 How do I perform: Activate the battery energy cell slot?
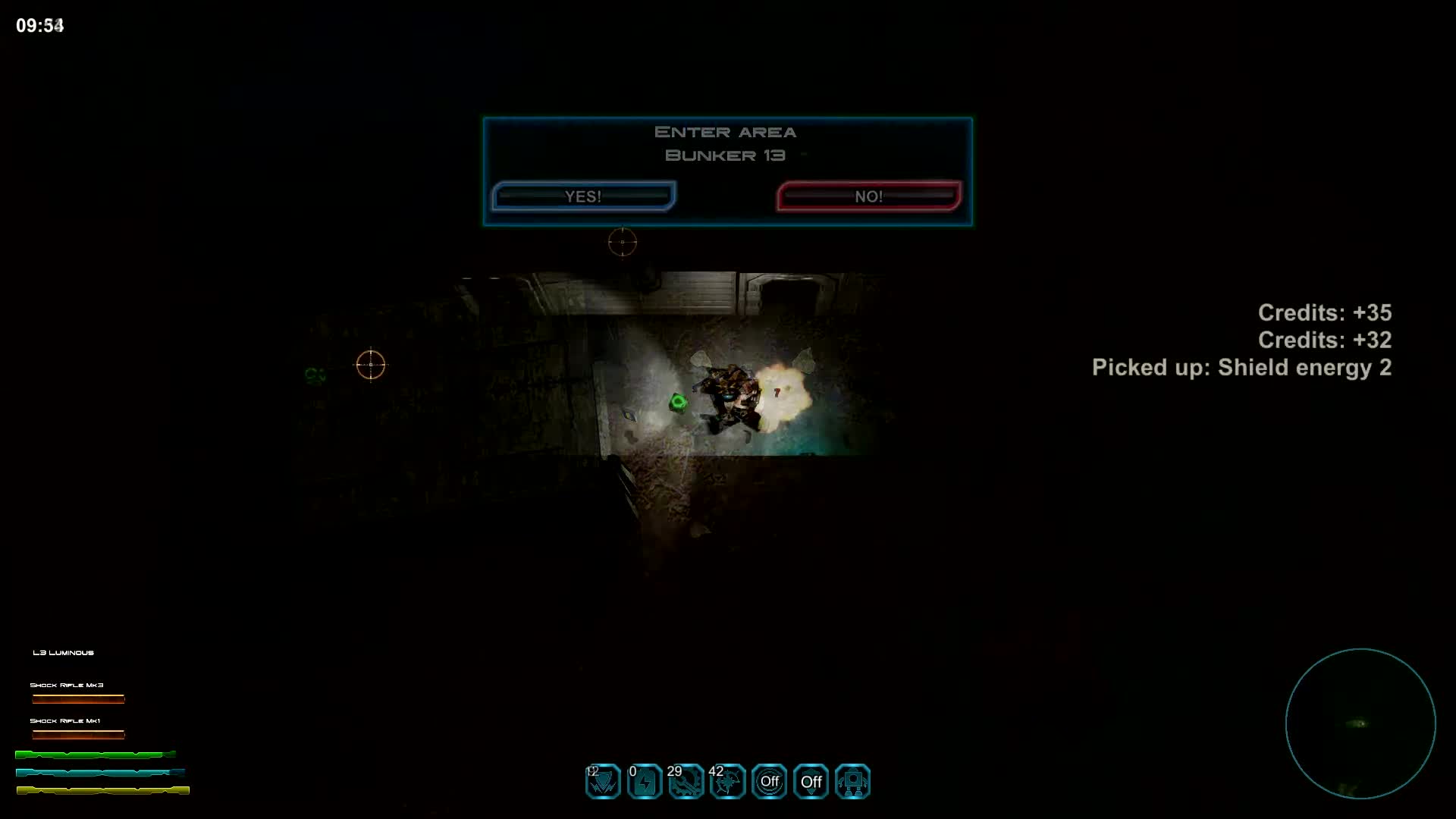tap(645, 782)
